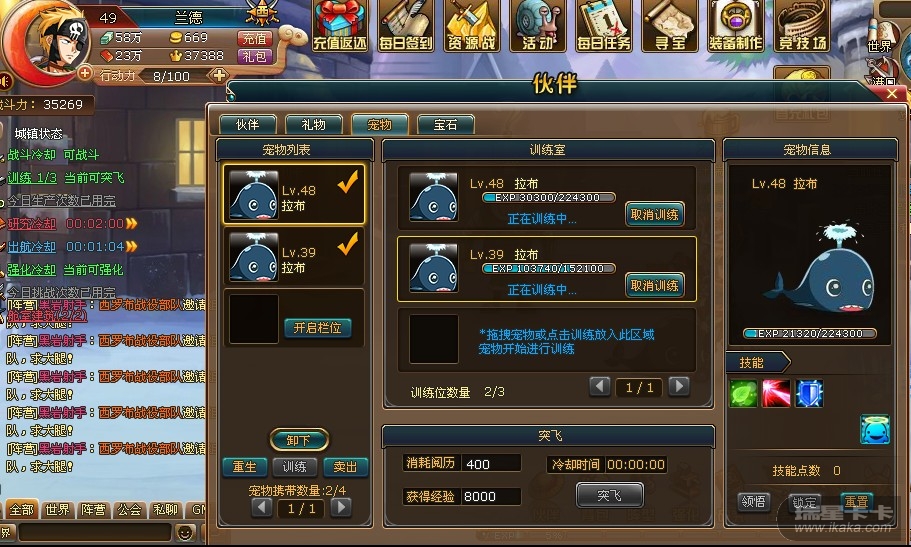
Task: Select the Lv.48 拉布 pet in the pet list
Action: click(294, 194)
